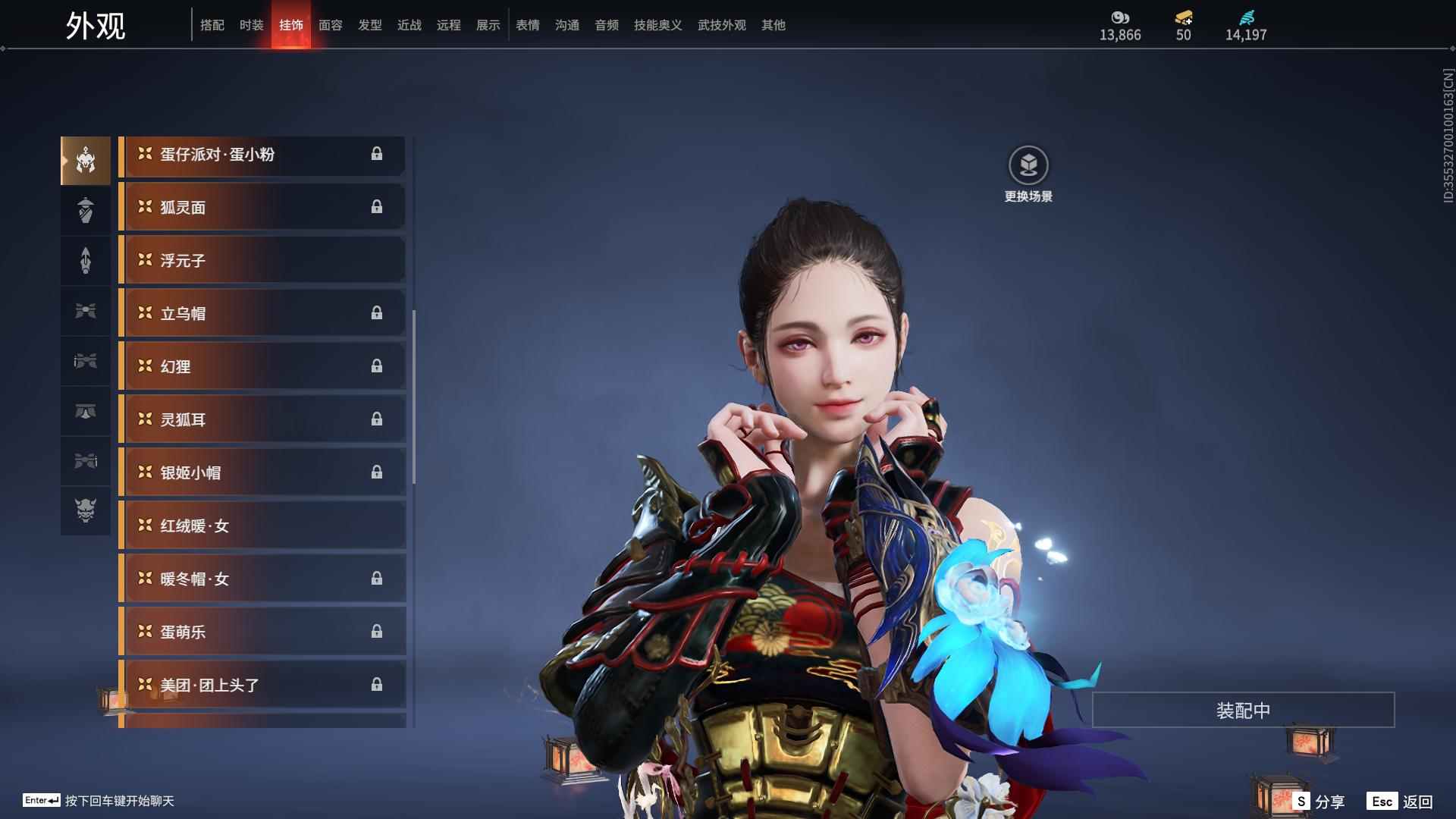The image size is (1456, 819).
Task: Select the 红绒暖·女 accessory
Action: point(262,526)
